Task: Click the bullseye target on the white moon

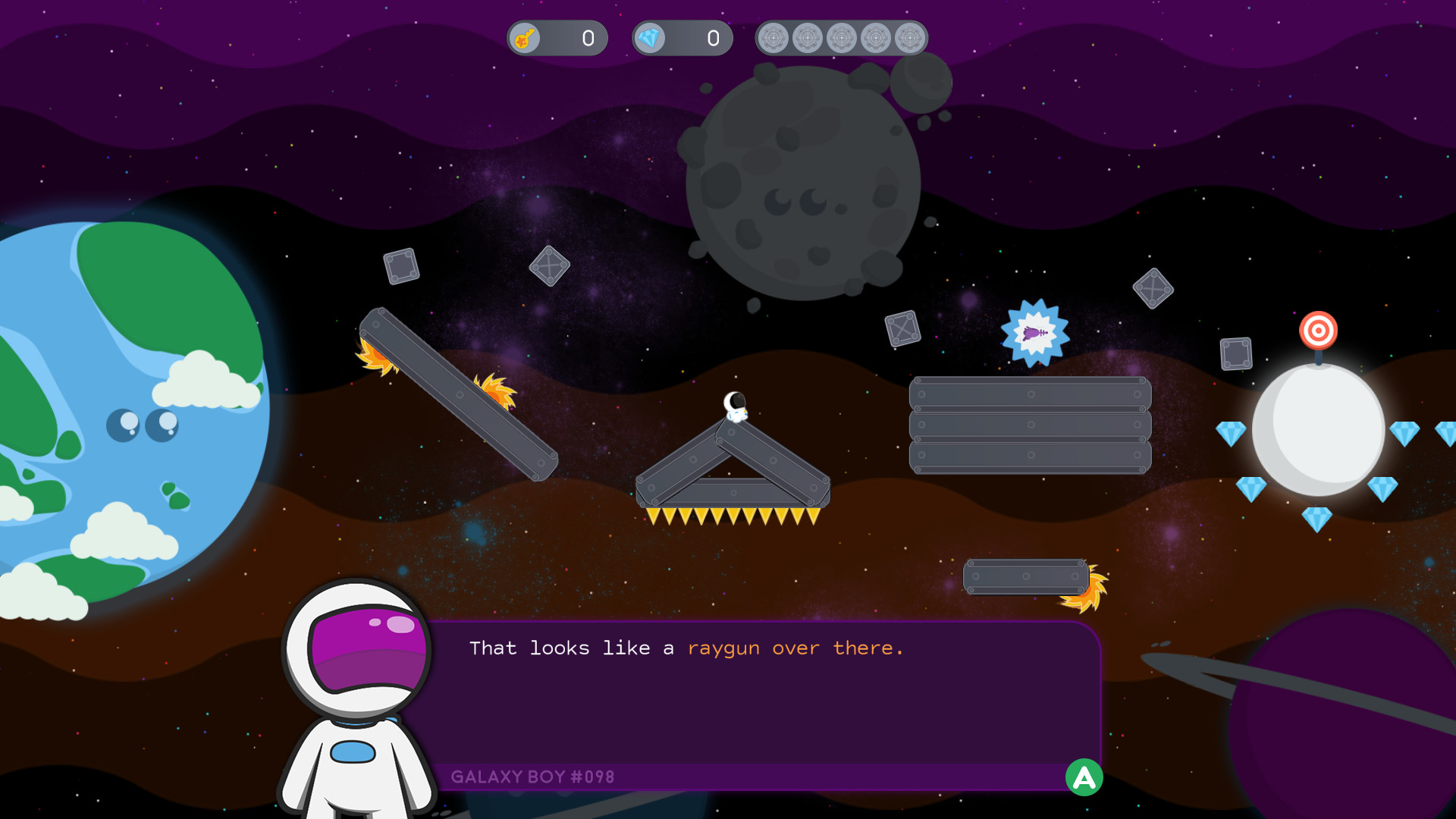Action: pyautogui.click(x=1319, y=331)
